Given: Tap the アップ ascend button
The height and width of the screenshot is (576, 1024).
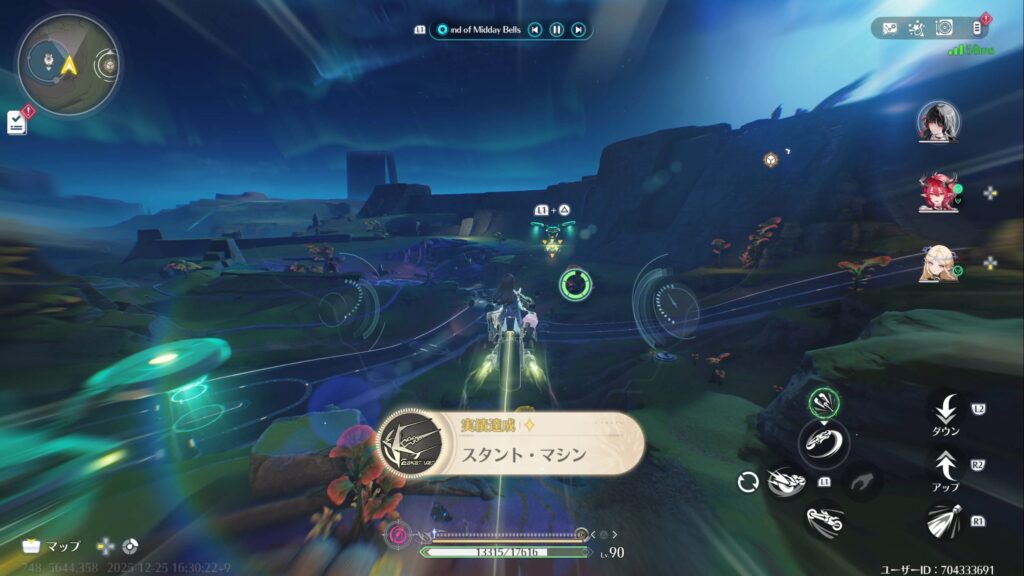Looking at the screenshot, I should tap(945, 465).
